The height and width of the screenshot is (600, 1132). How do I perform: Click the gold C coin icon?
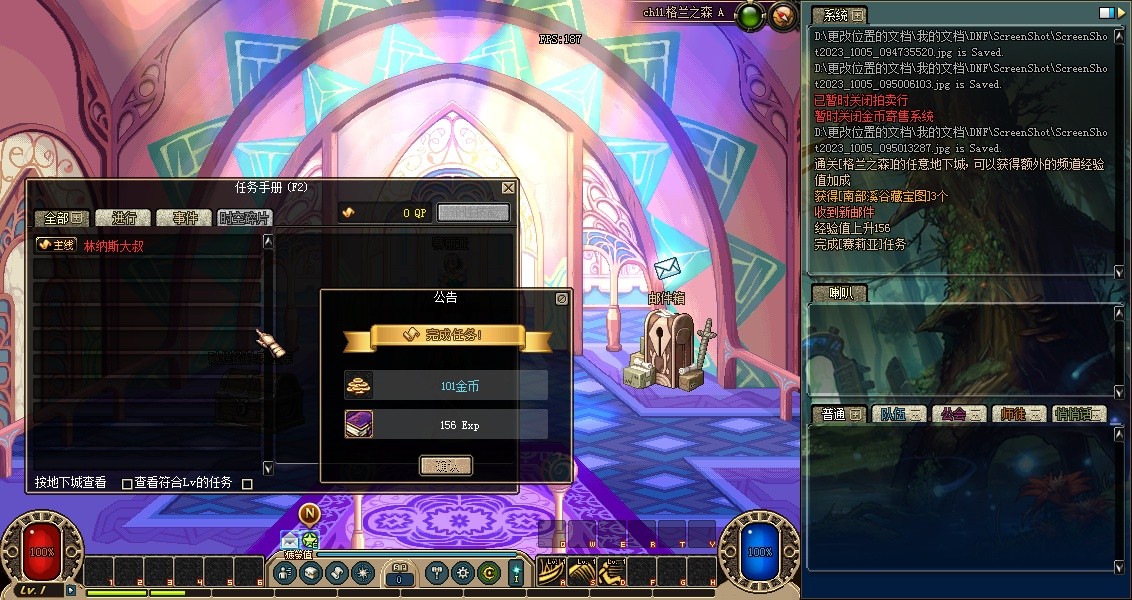coord(488,573)
